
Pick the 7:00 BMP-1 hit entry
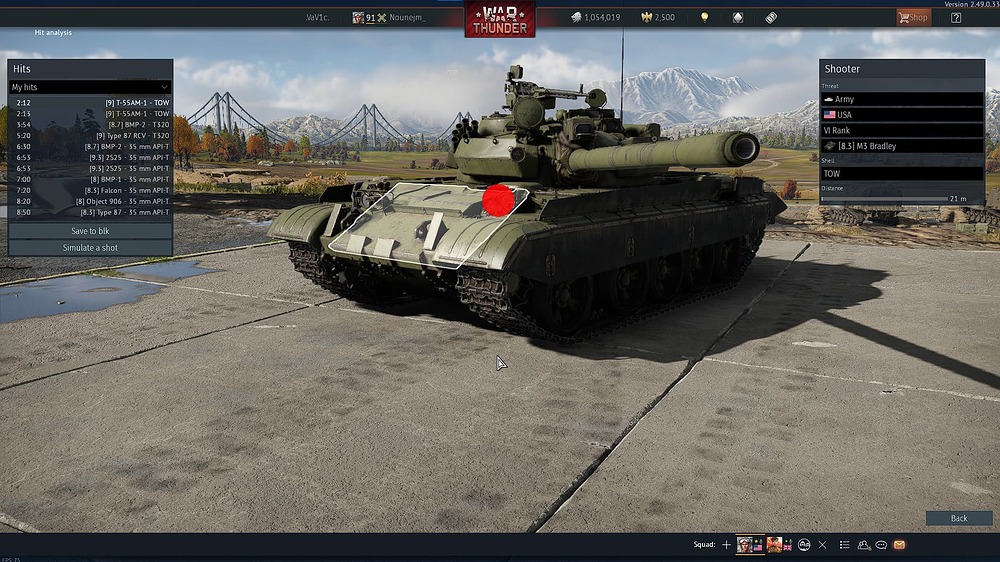(92, 179)
